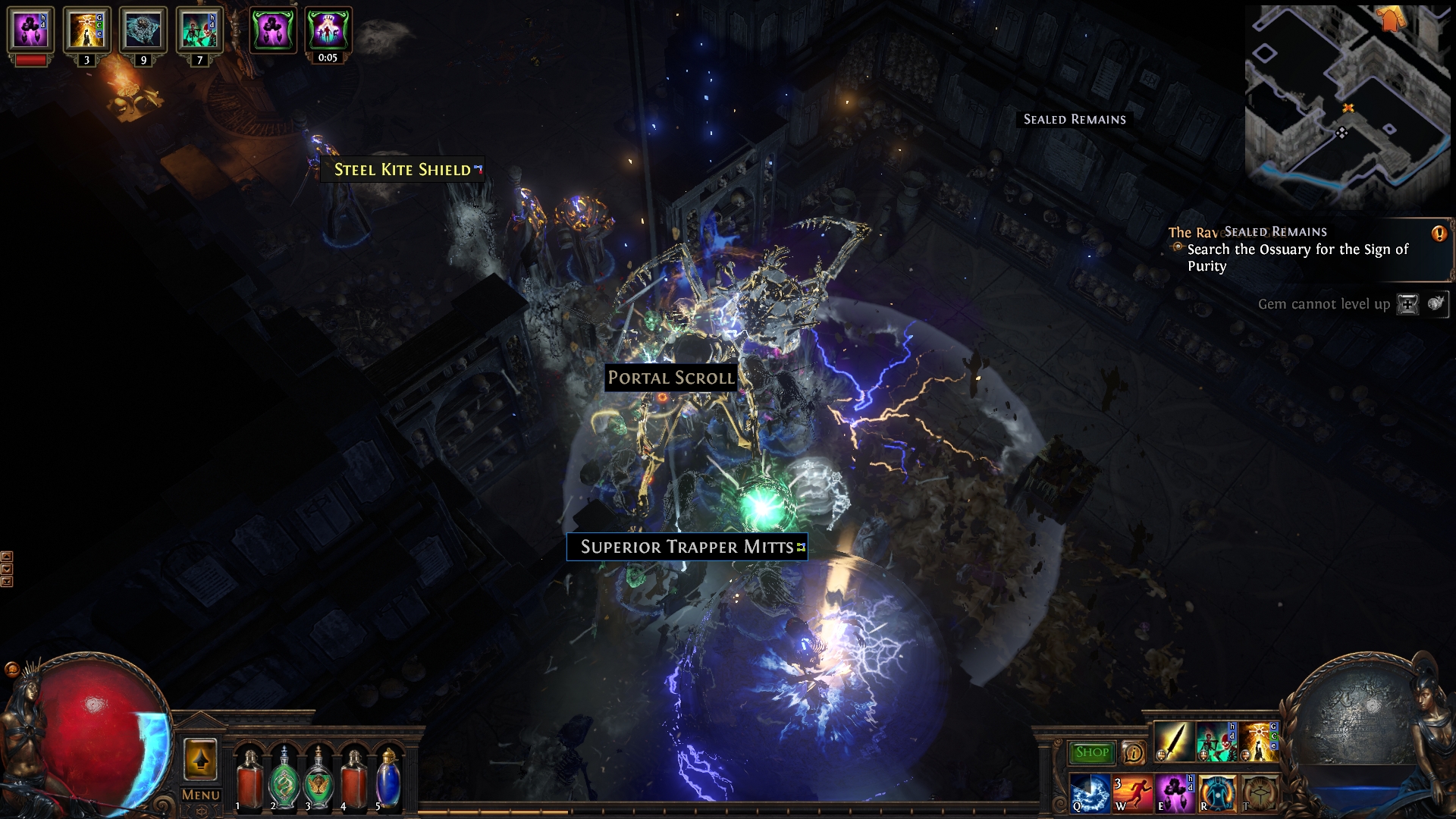Pick up the Superior Trapper Mitts label
This screenshot has height=819, width=1456.
coord(686,547)
